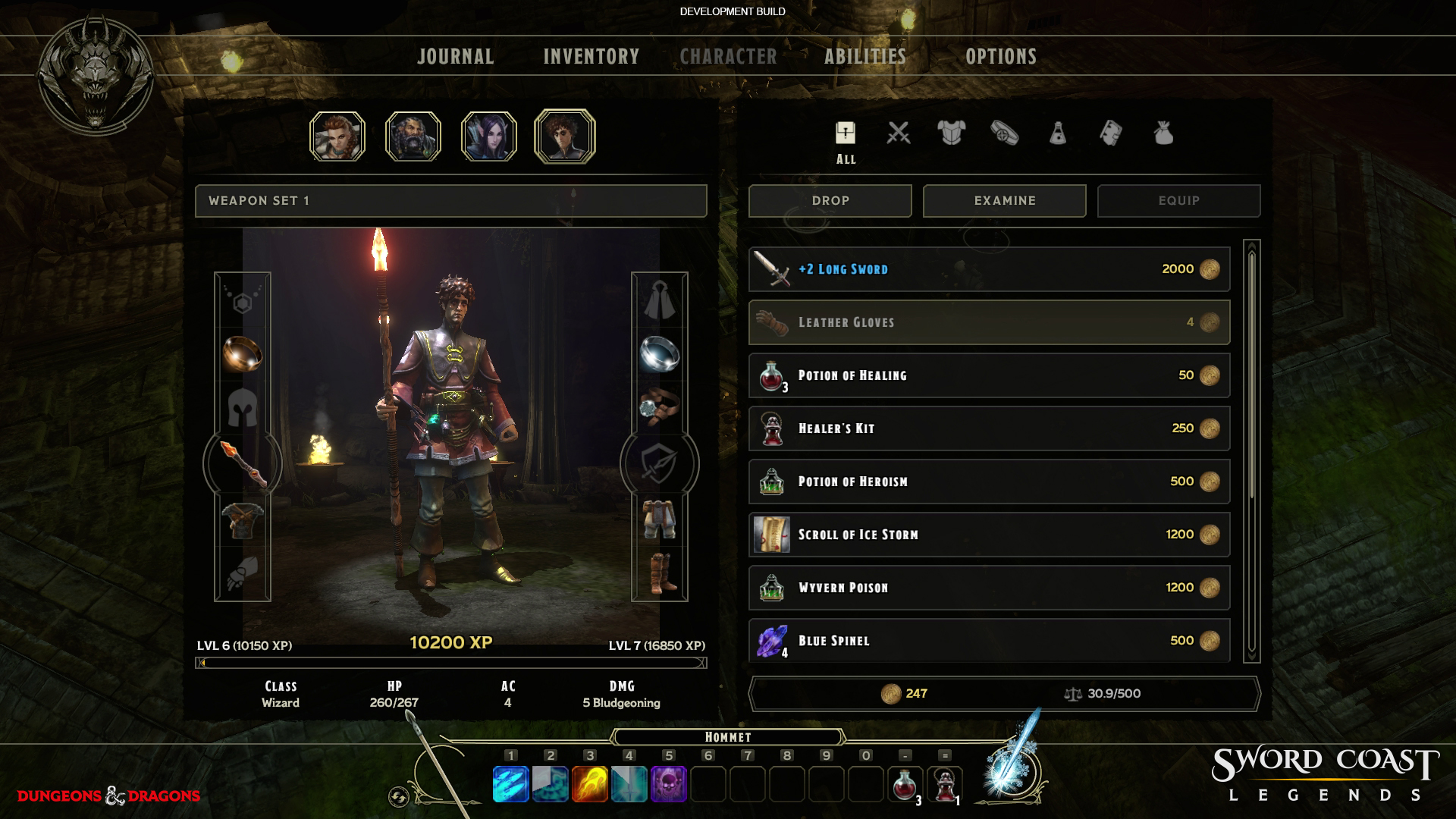Open the Weapon Set 1 selector
Image resolution: width=1456 pixels, height=819 pixels.
[x=450, y=201]
